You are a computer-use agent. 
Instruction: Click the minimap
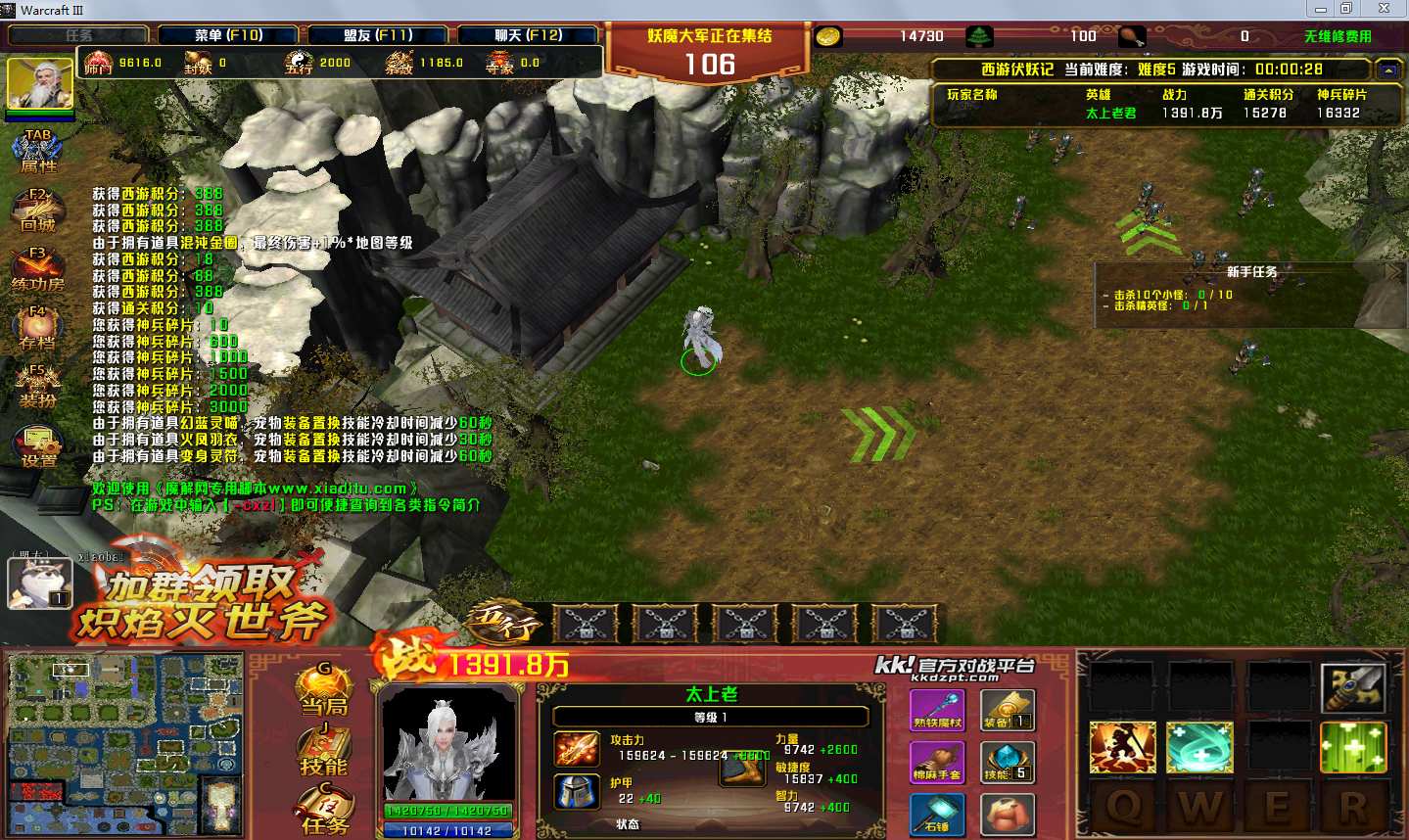tap(123, 744)
